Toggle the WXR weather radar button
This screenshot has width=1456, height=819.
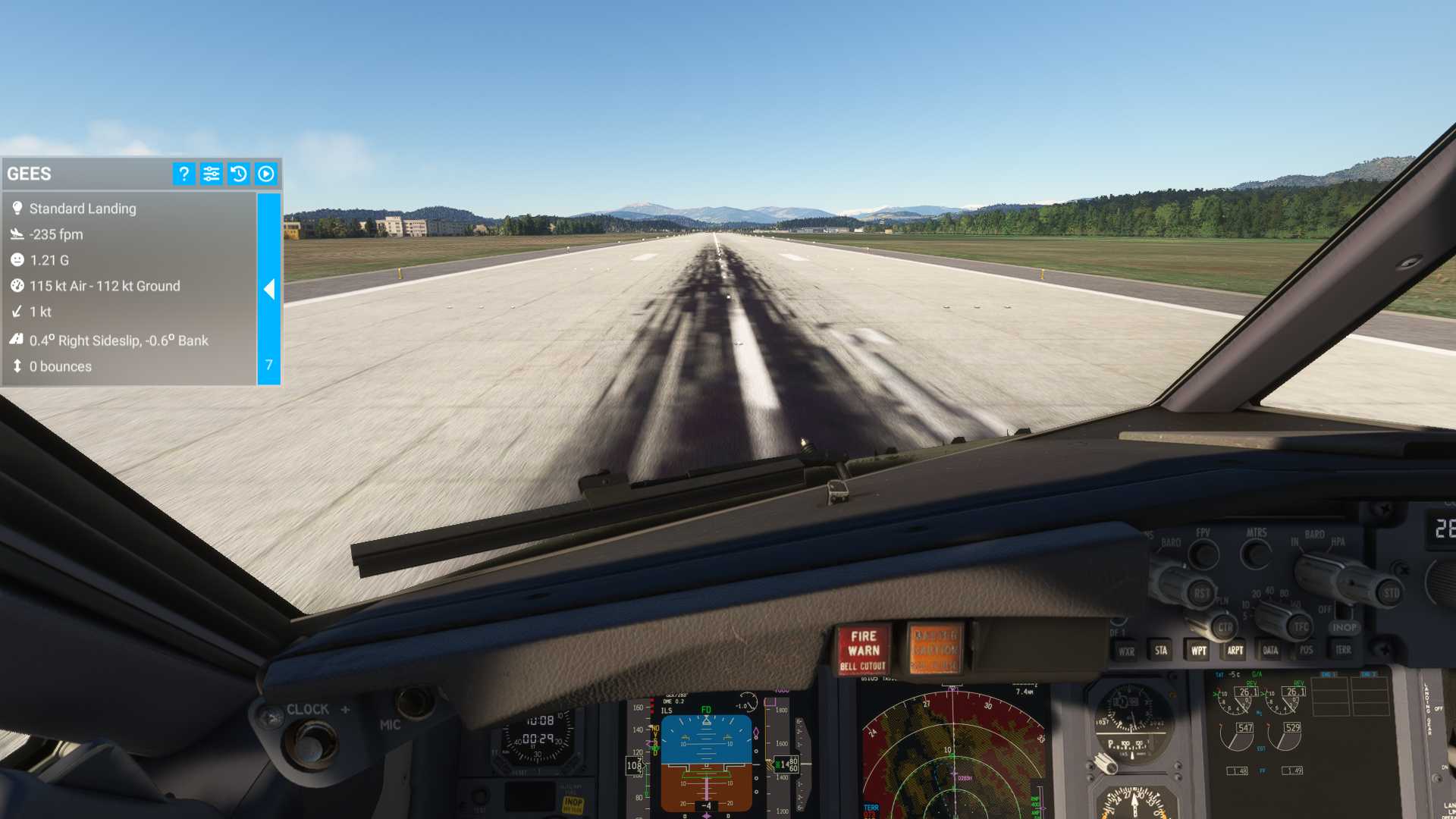[x=1126, y=651]
